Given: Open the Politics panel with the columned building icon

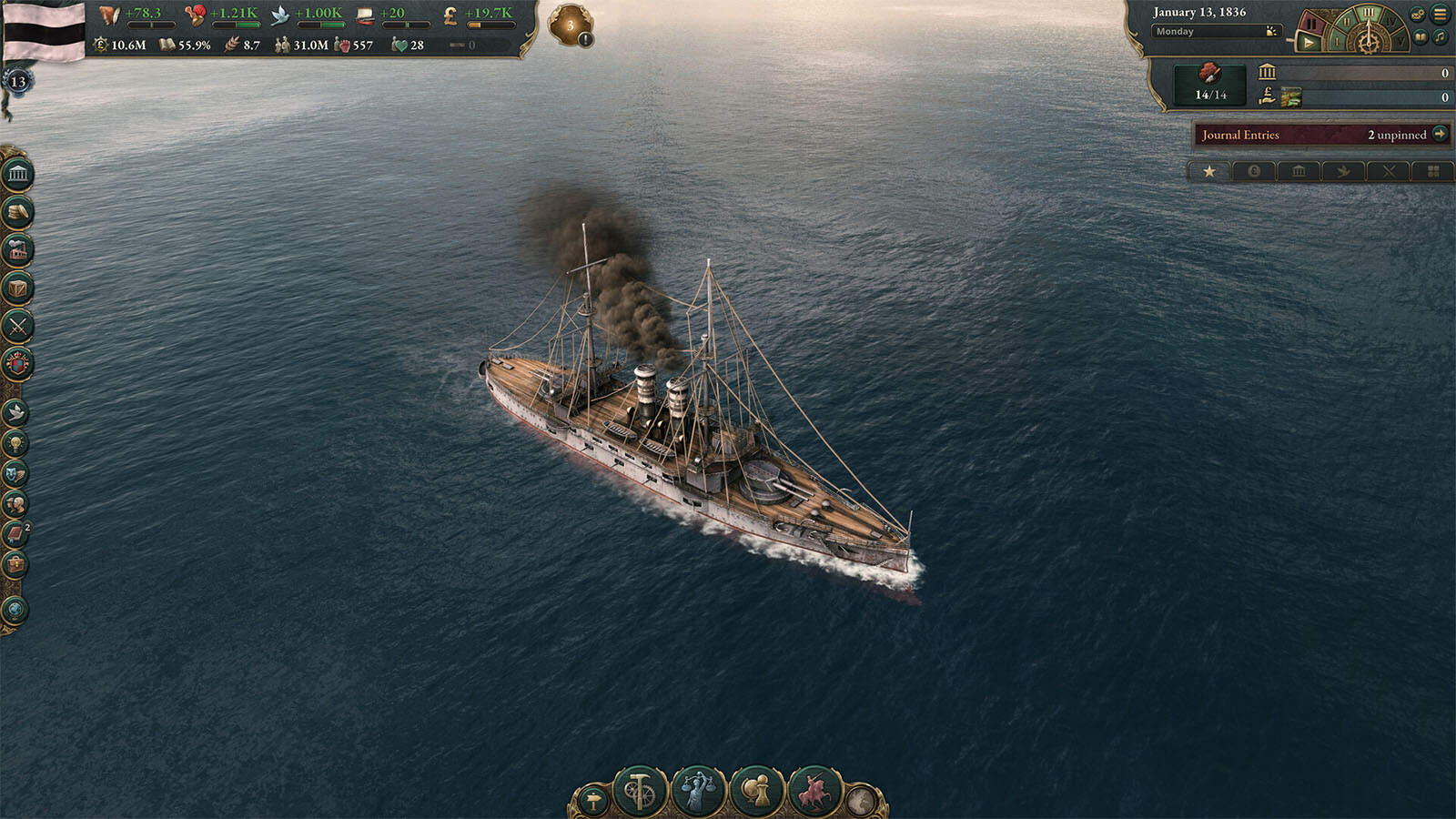Looking at the screenshot, I should (17, 174).
